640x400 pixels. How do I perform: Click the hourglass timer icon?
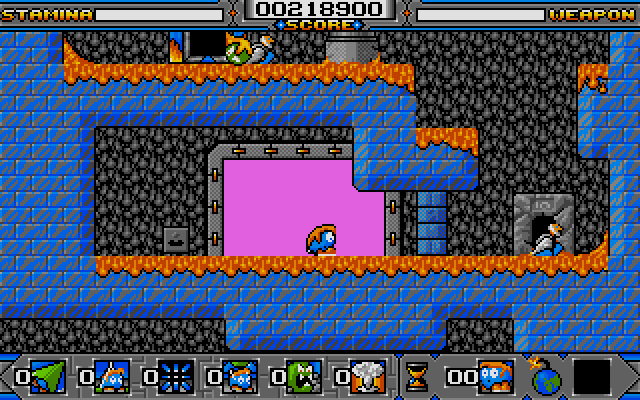(416, 377)
